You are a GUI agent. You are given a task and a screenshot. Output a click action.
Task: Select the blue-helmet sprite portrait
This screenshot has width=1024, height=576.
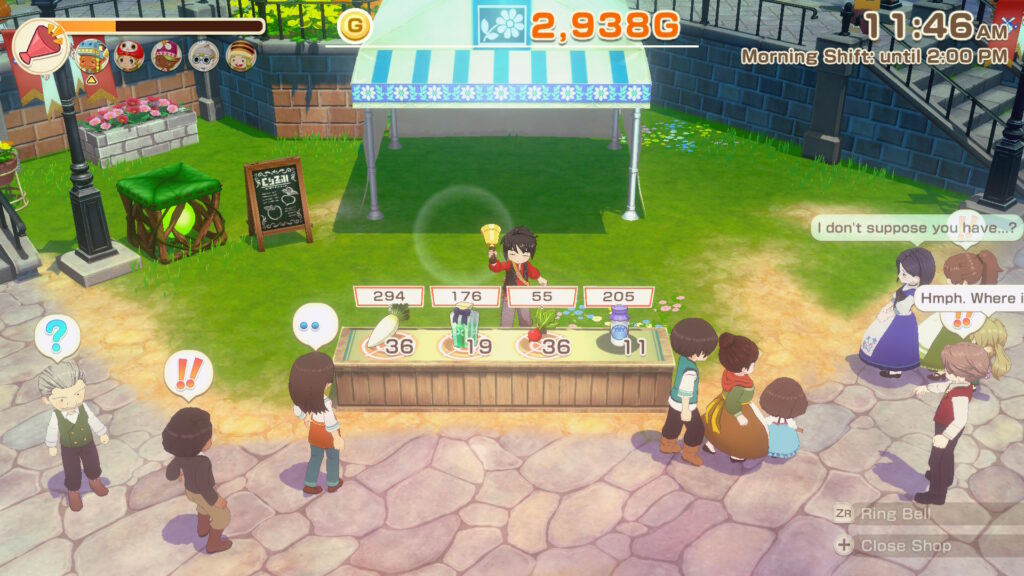92,55
